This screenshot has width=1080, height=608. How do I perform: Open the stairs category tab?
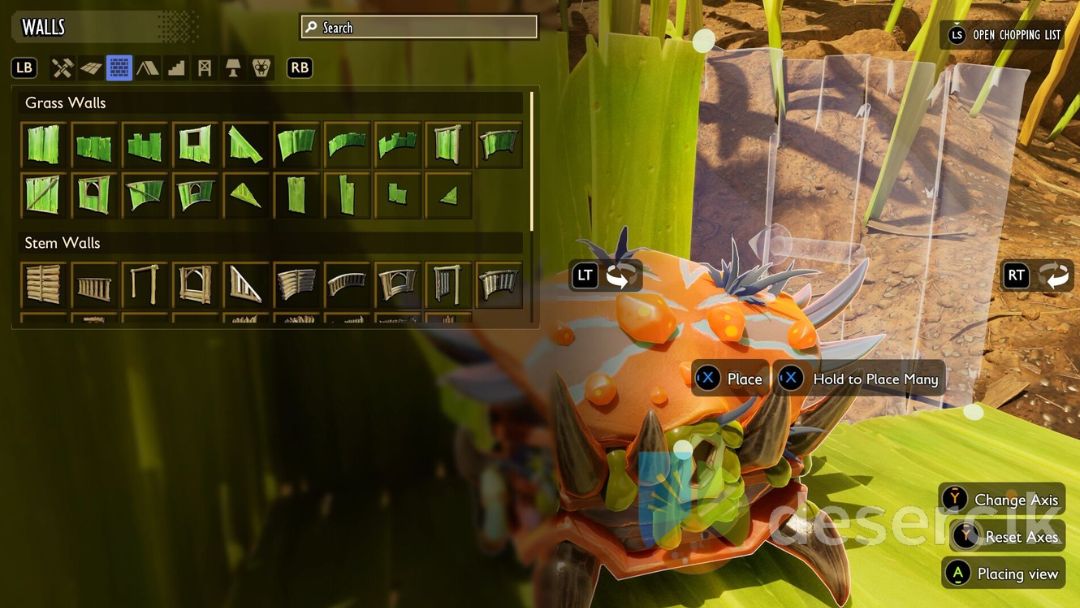[x=176, y=68]
